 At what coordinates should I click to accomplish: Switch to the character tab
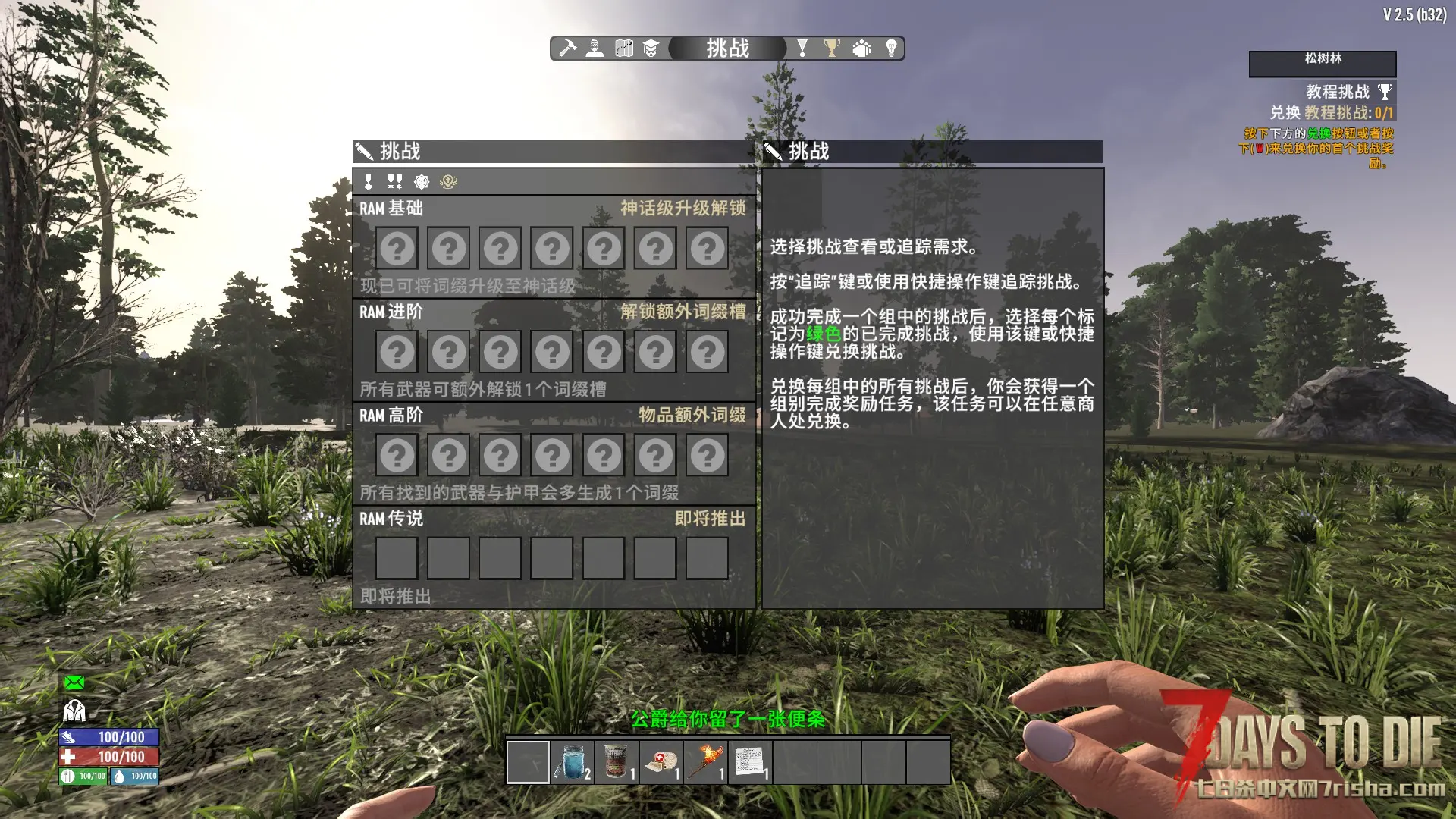click(x=595, y=49)
